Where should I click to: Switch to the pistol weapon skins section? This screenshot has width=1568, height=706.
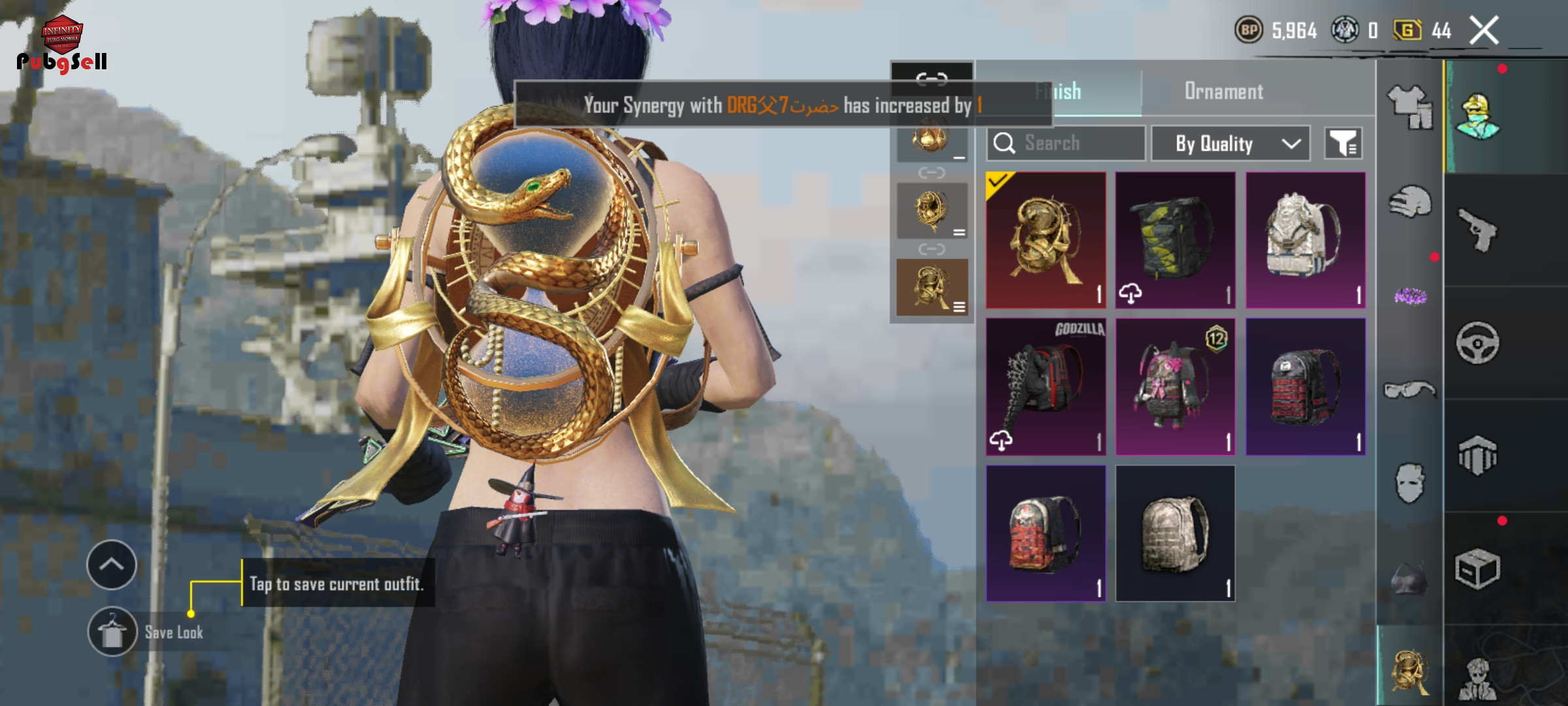click(x=1478, y=230)
